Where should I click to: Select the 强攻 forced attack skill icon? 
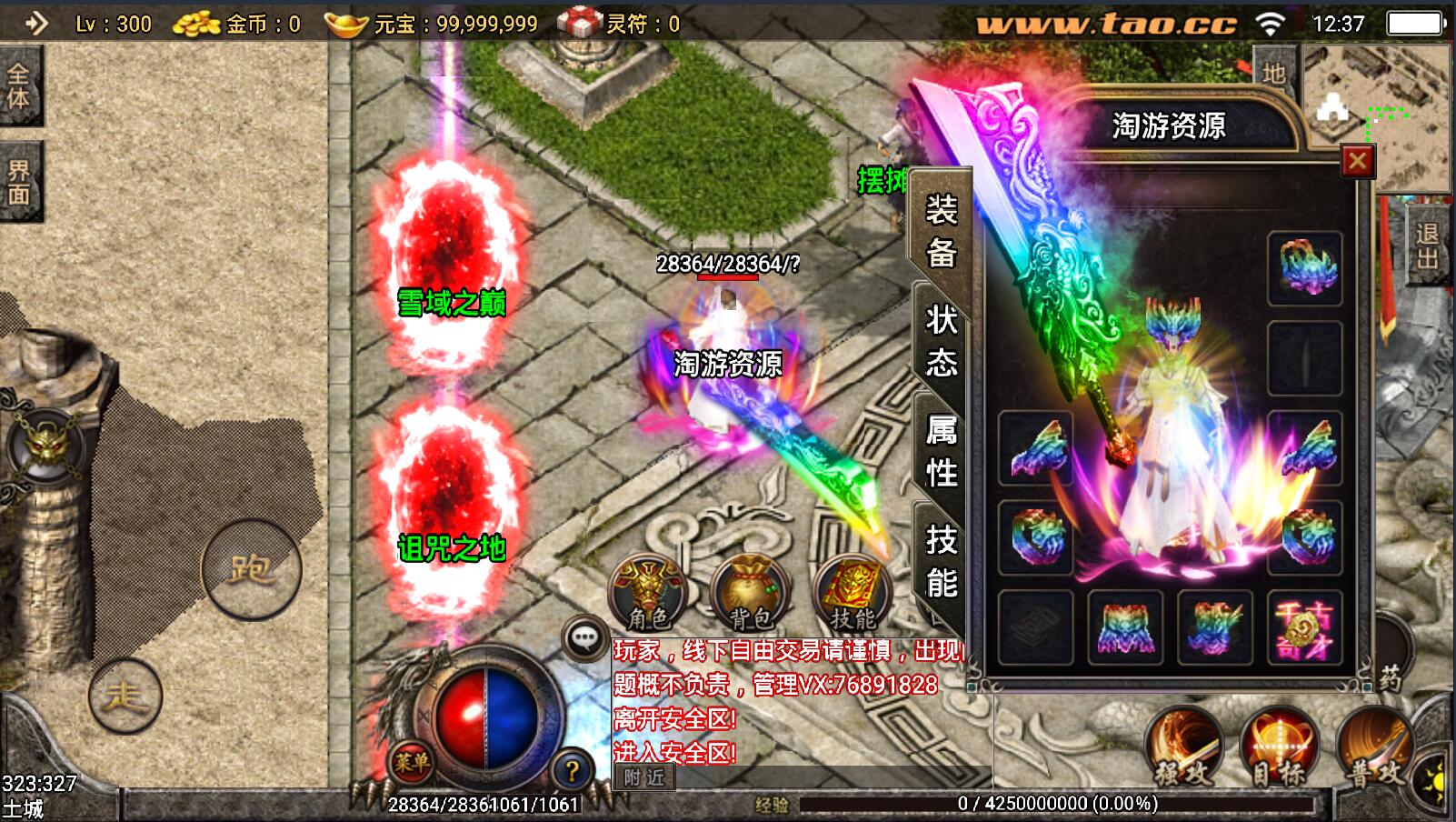[1186, 747]
